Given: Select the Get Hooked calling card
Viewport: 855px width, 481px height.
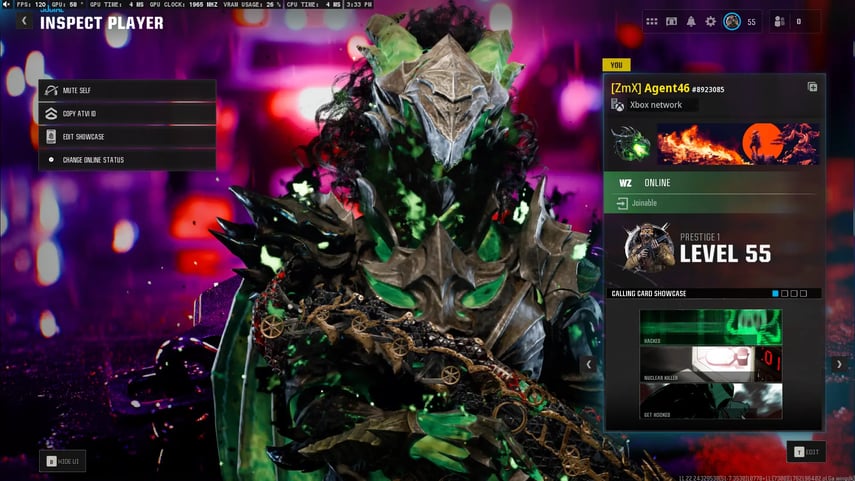Looking at the screenshot, I should coord(711,400).
